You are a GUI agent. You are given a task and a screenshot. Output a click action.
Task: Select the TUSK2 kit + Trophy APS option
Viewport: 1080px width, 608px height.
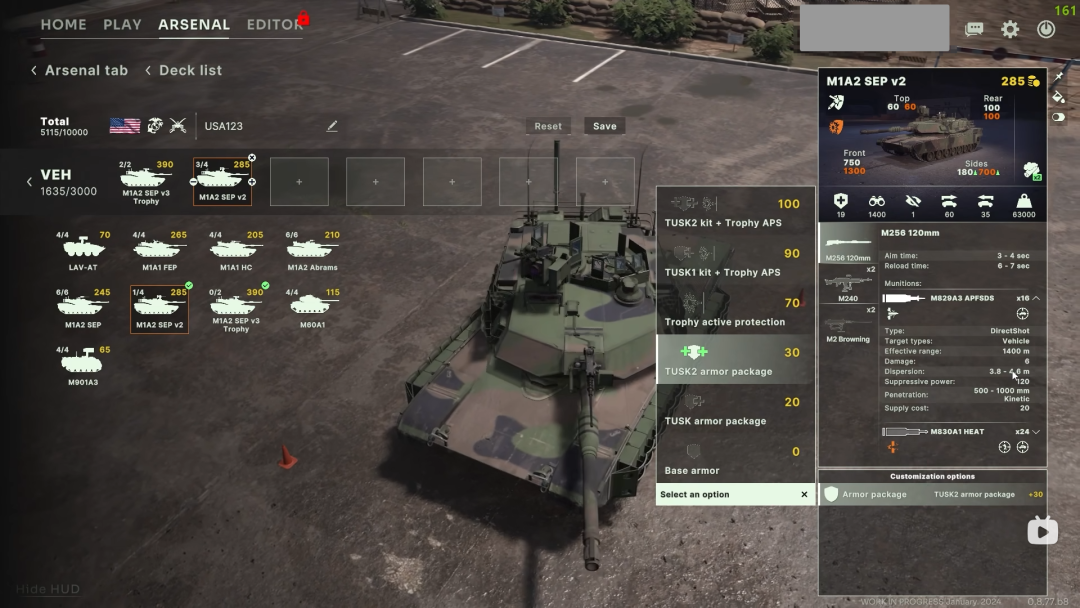(735, 211)
